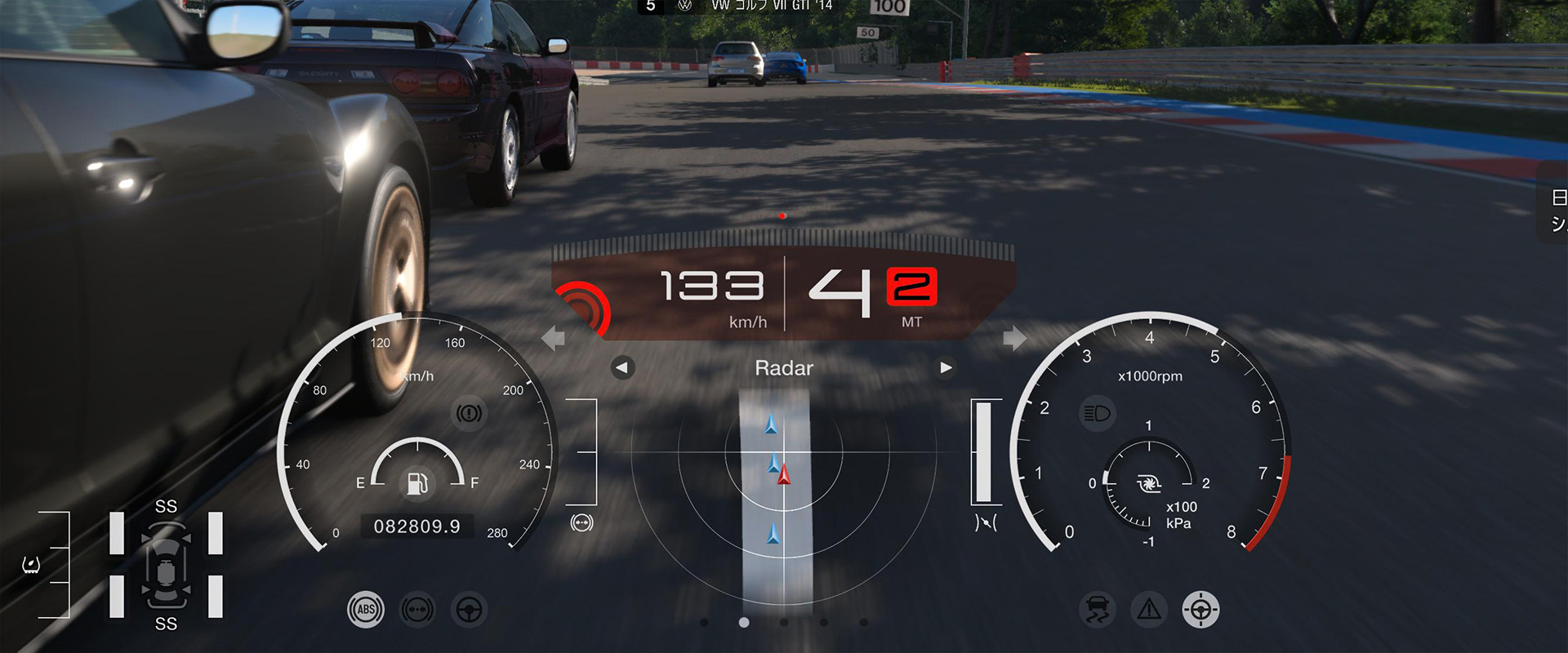Click the grey left arrow beside the speed panel

554,338
